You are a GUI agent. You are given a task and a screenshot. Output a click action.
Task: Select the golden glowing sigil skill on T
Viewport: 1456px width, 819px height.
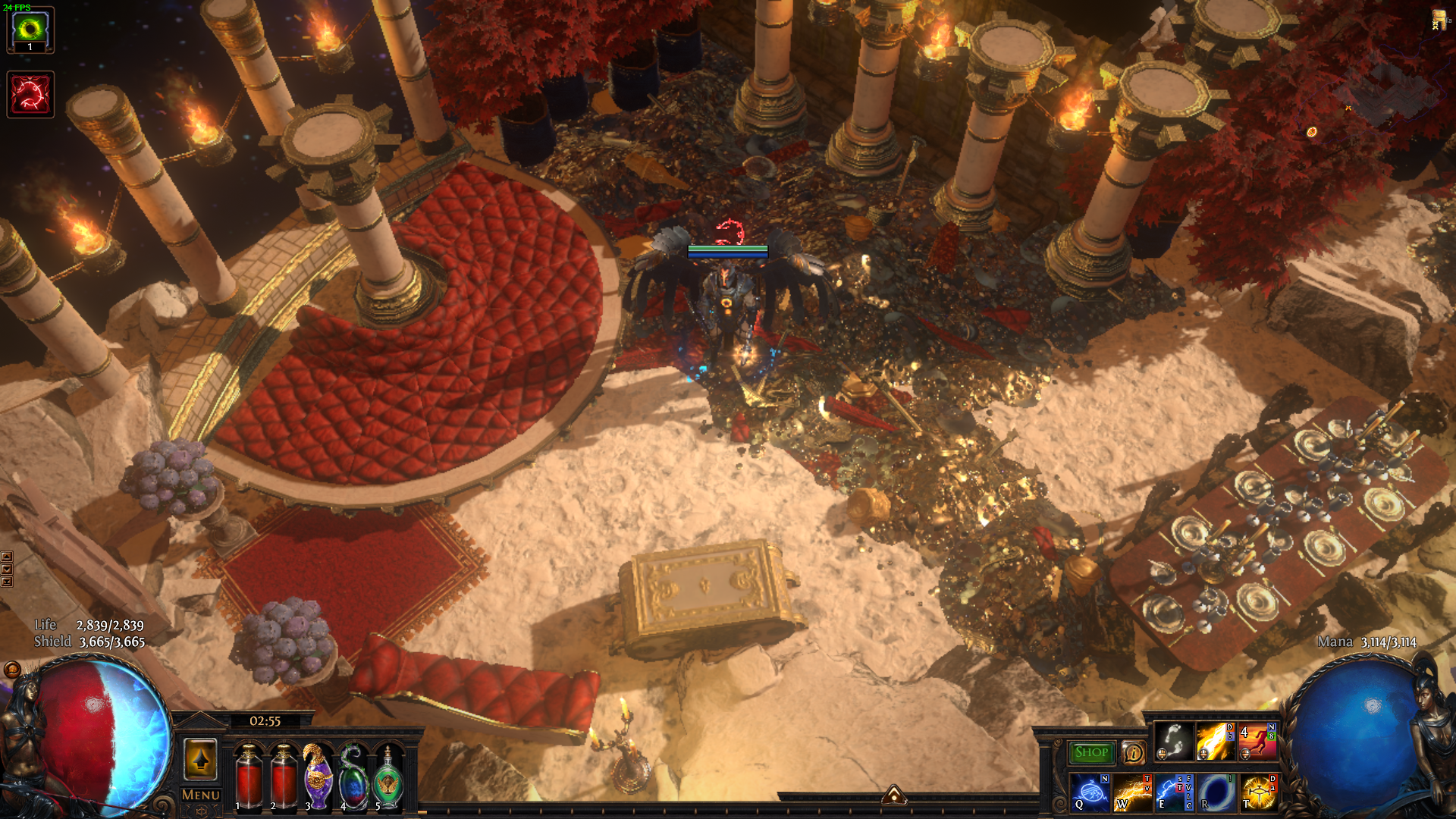(1258, 792)
